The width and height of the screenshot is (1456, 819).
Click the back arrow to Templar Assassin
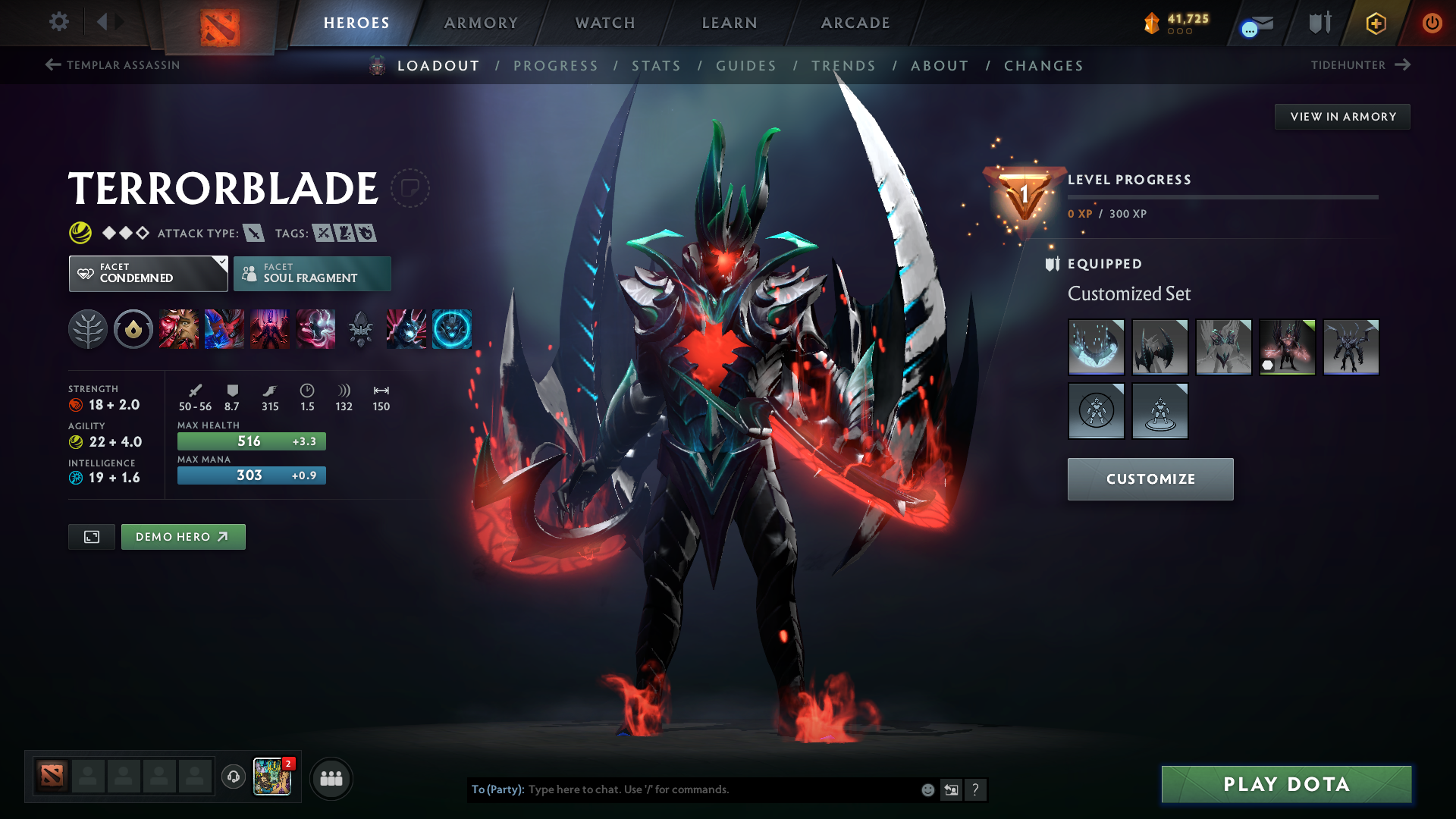pyautogui.click(x=52, y=65)
